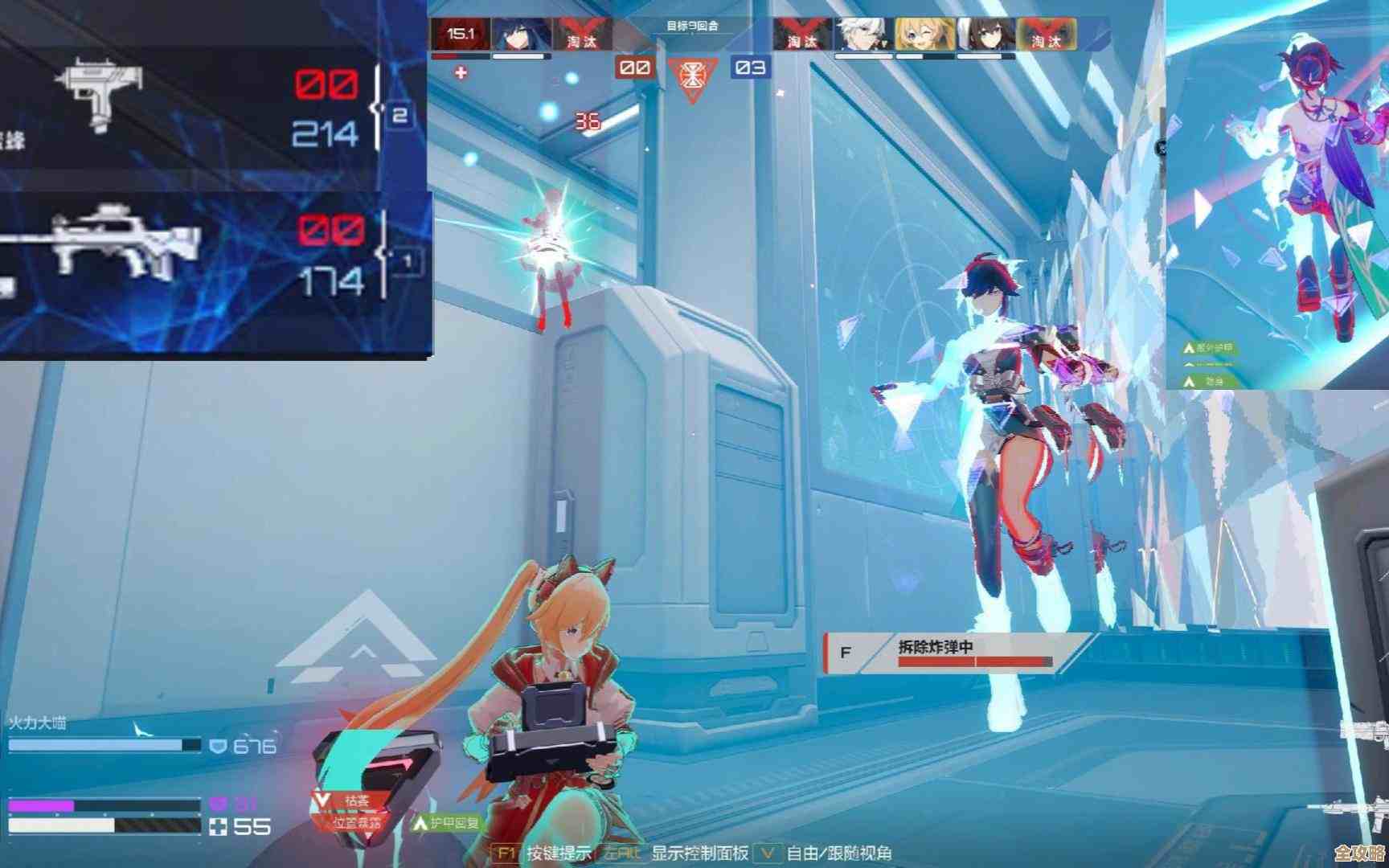Click the winking blonde character portrait

[924, 35]
